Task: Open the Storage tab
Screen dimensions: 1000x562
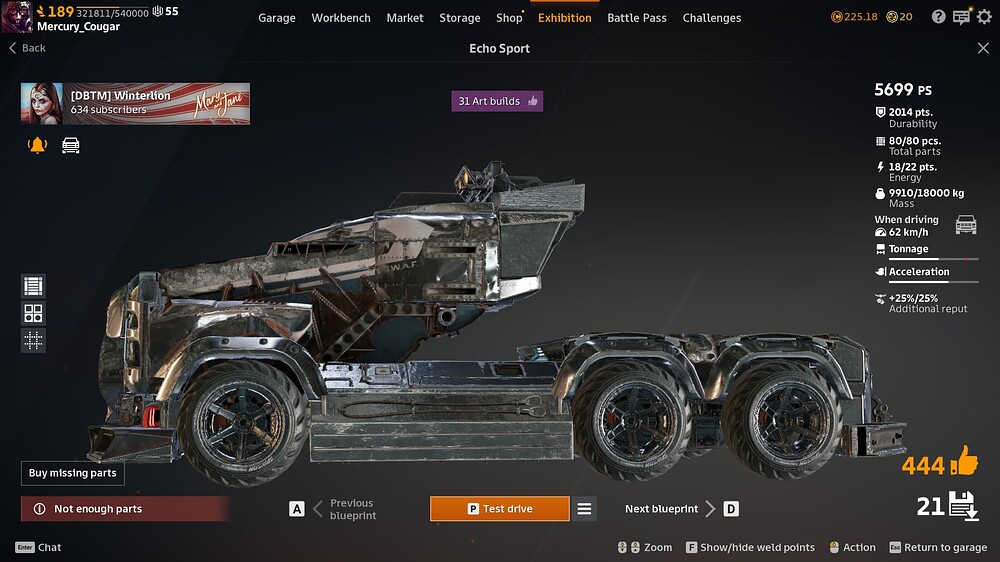Action: coord(460,18)
